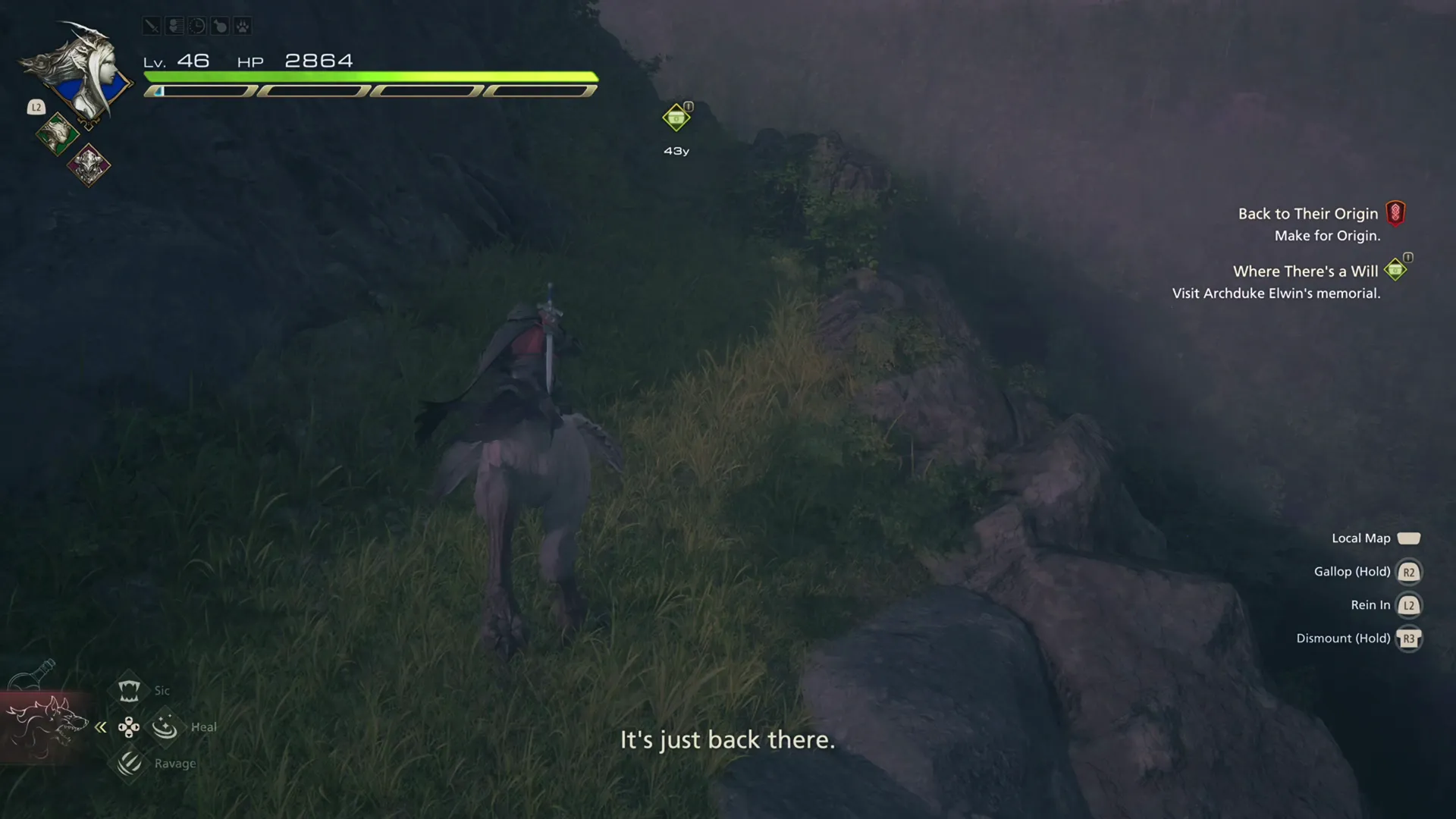Select the Sic fang command icon
This screenshot has width=1456, height=819.
coord(129,689)
